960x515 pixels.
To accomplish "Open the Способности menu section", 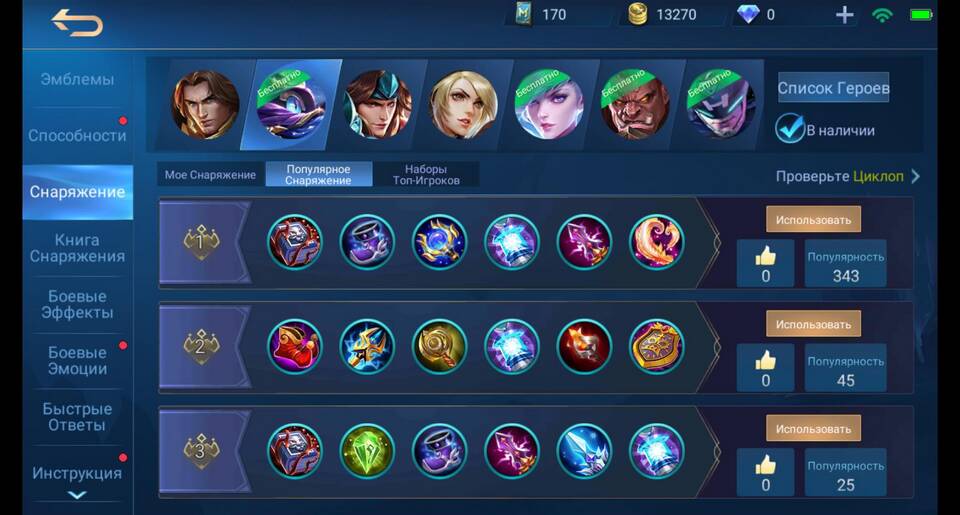I will point(77,135).
